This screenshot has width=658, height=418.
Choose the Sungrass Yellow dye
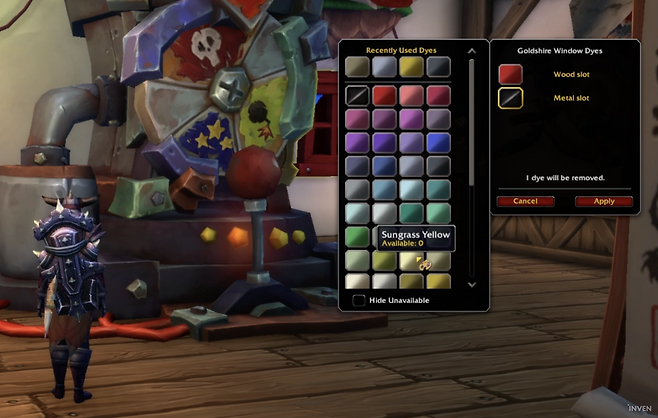click(411, 262)
